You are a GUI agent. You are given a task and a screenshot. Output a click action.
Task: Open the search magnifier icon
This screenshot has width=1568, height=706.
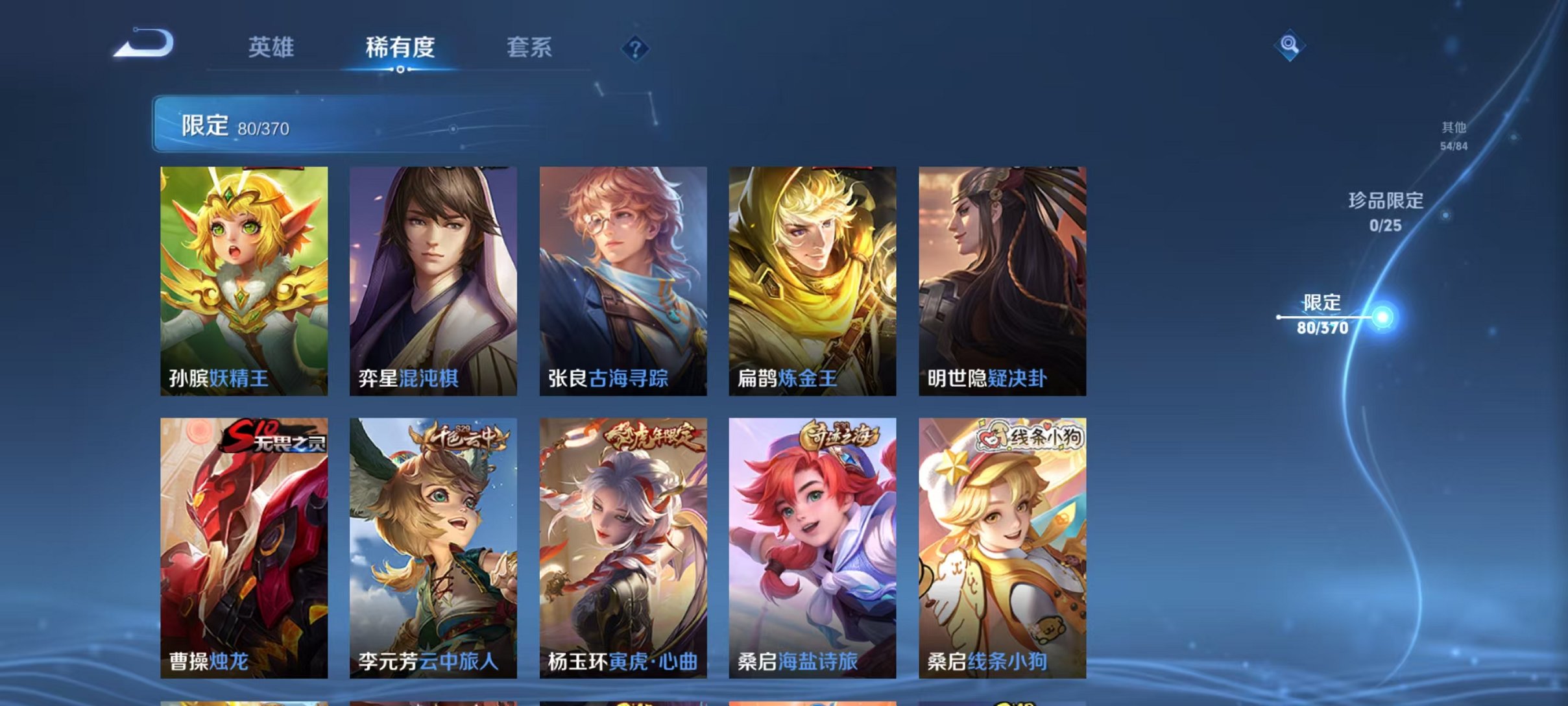(1288, 48)
